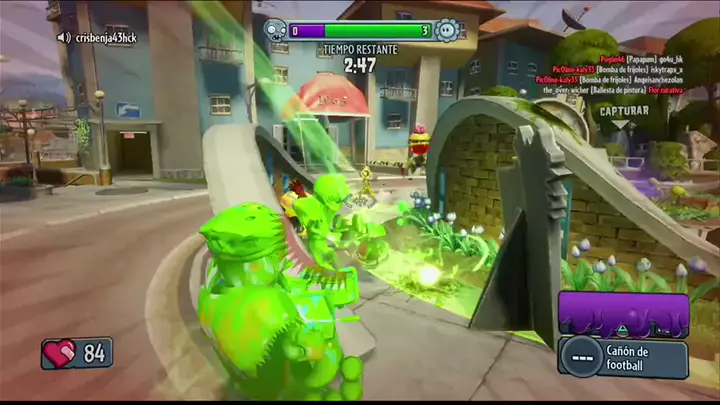Toggle the speaker icon beside crisbenja43hck
This screenshot has height=405, width=720.
(x=64, y=37)
